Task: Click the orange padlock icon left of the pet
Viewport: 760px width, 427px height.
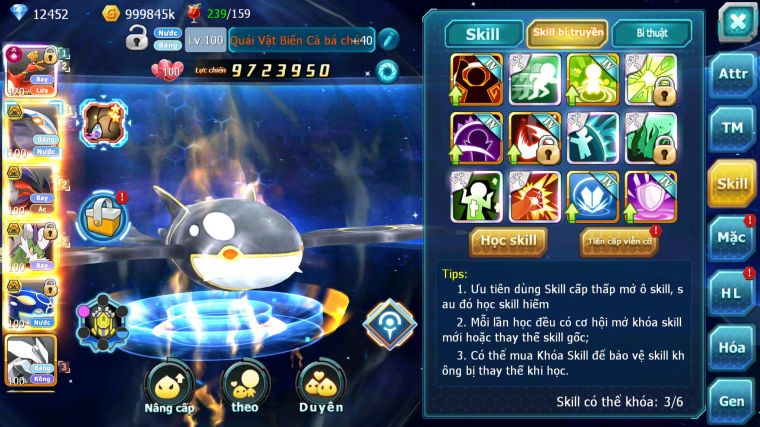Action: click(103, 214)
